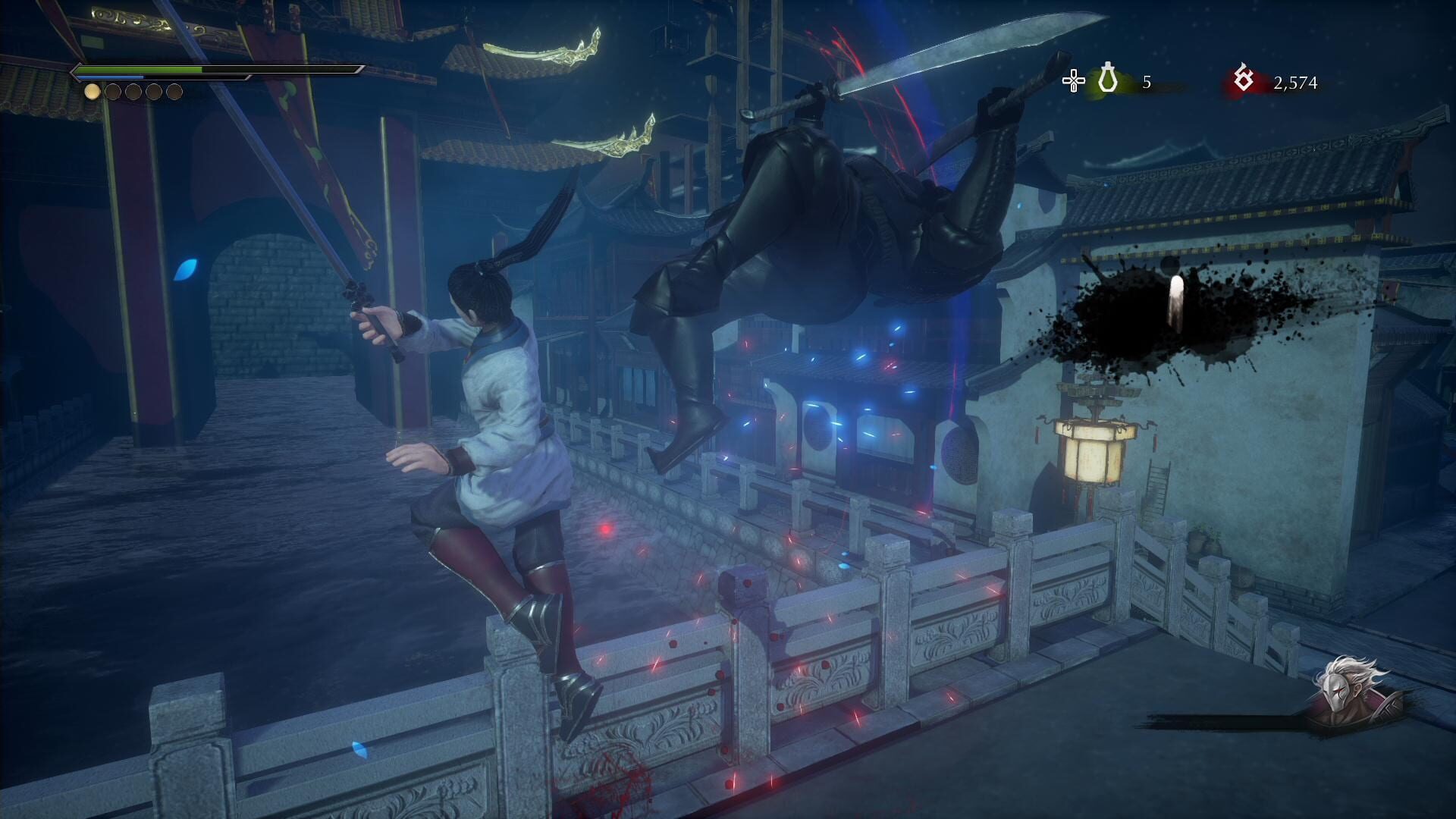The width and height of the screenshot is (1456, 819).
Task: Toggle the fourth skill orb
Action: click(x=154, y=93)
